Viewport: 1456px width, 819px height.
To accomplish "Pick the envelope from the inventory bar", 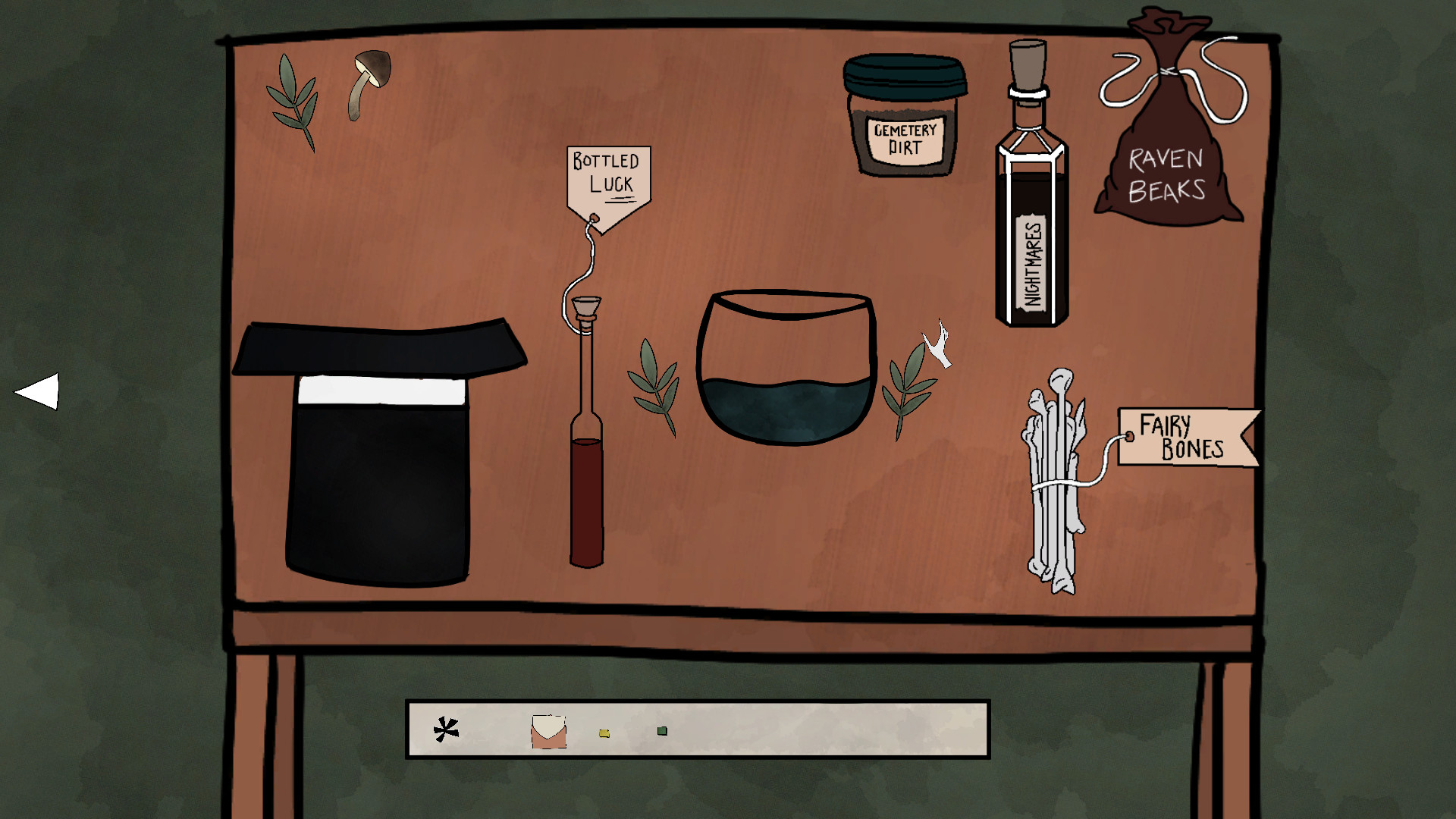I will pos(548,732).
